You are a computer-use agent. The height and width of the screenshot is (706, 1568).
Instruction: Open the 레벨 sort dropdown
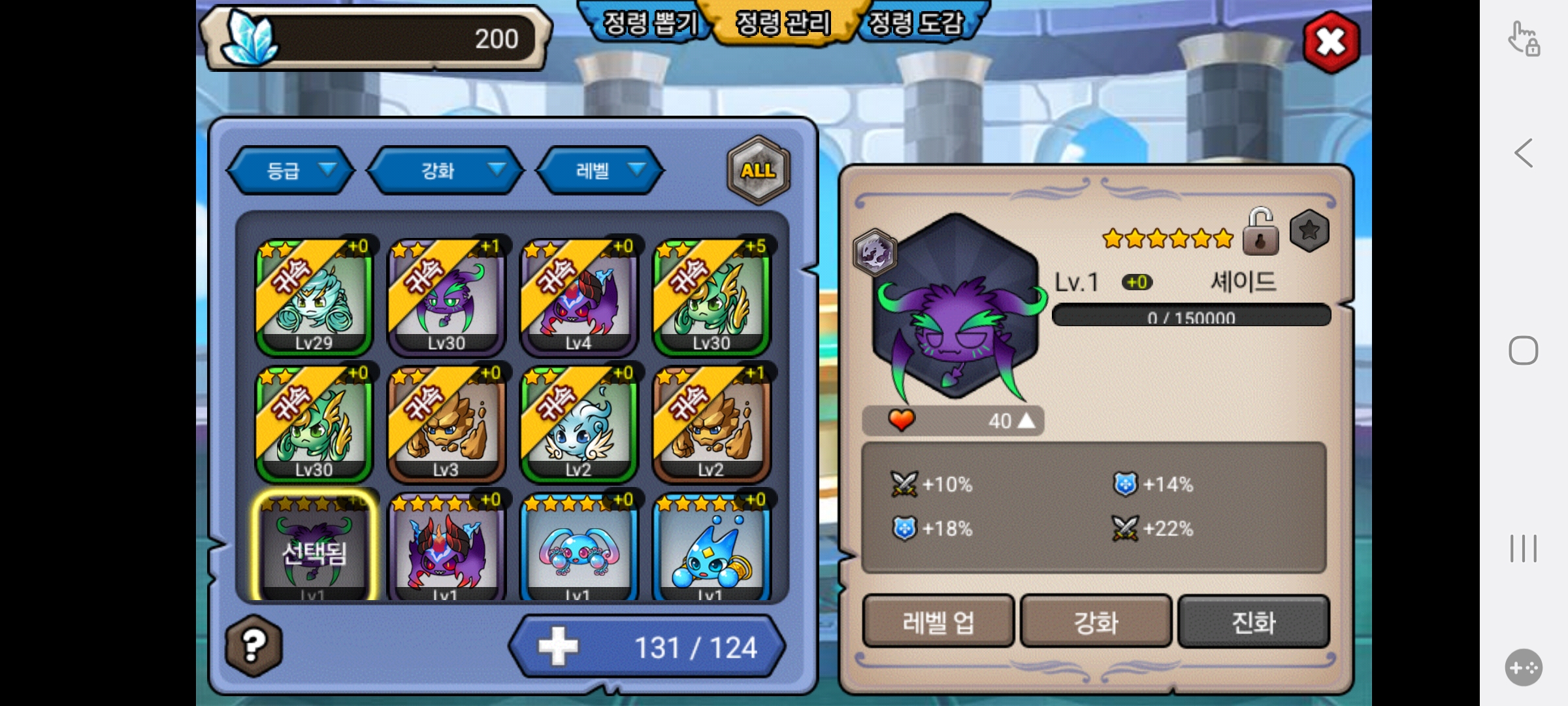tap(600, 171)
